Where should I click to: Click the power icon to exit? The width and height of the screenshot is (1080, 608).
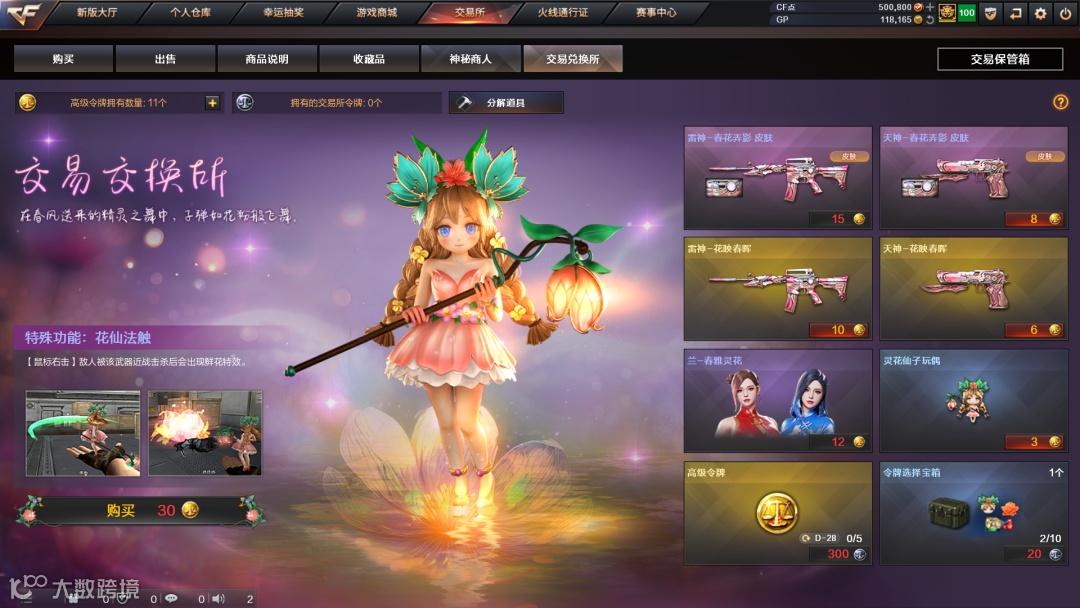(1064, 13)
